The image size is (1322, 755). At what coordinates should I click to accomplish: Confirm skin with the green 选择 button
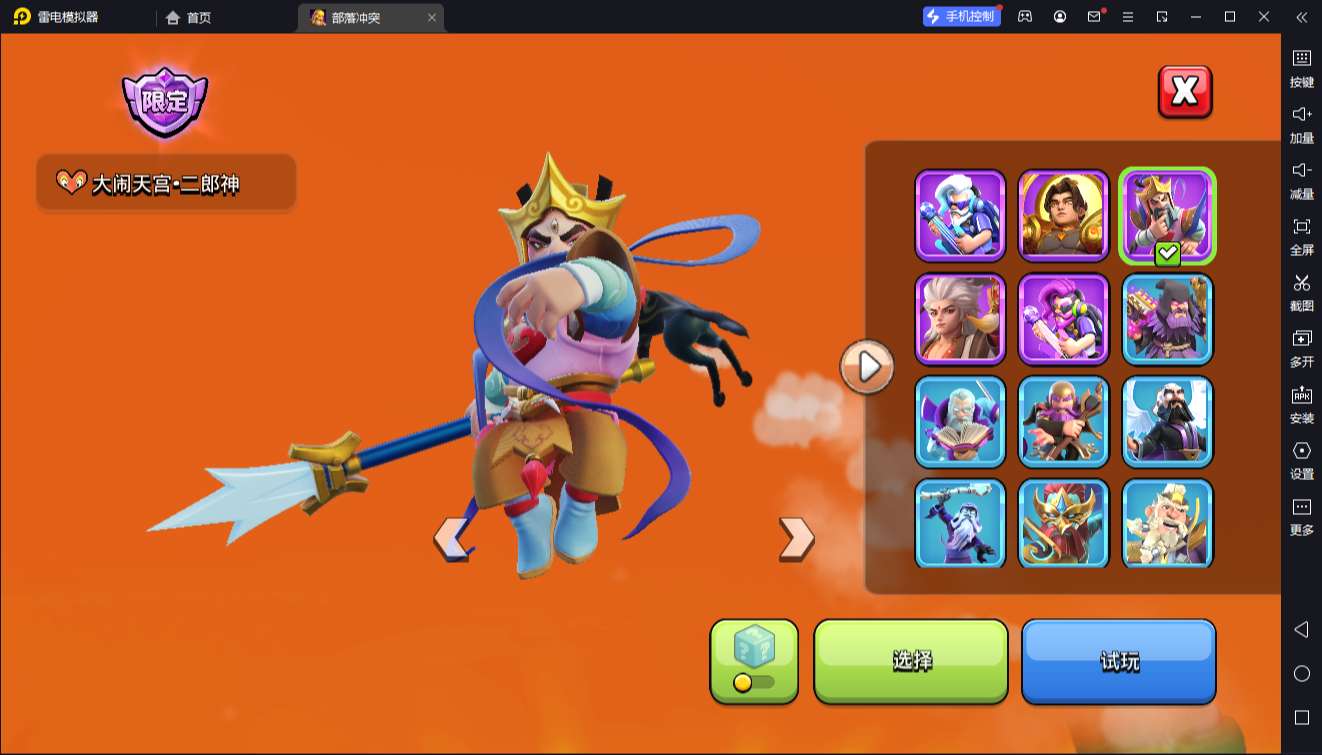911,661
